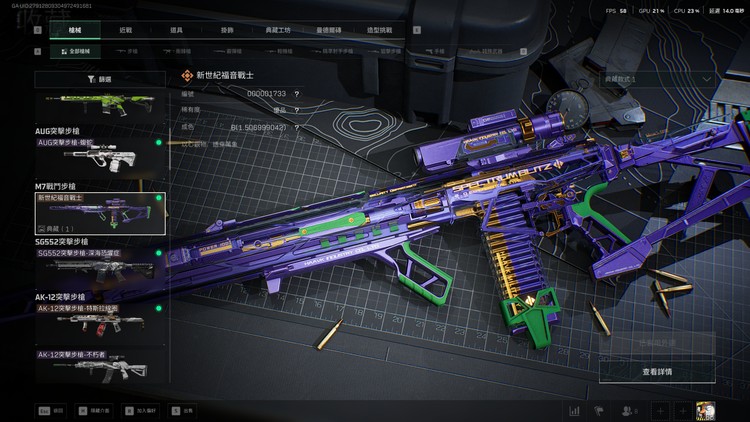Click the 查看詳情 view details button
The width and height of the screenshot is (750, 422).
pyautogui.click(x=657, y=371)
